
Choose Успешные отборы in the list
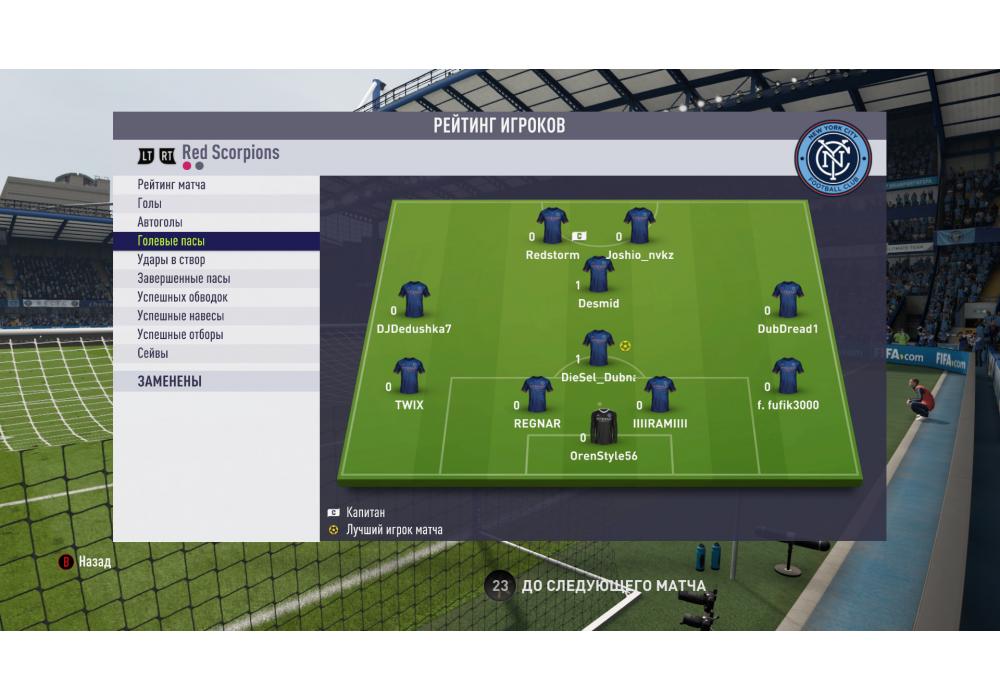(x=180, y=335)
